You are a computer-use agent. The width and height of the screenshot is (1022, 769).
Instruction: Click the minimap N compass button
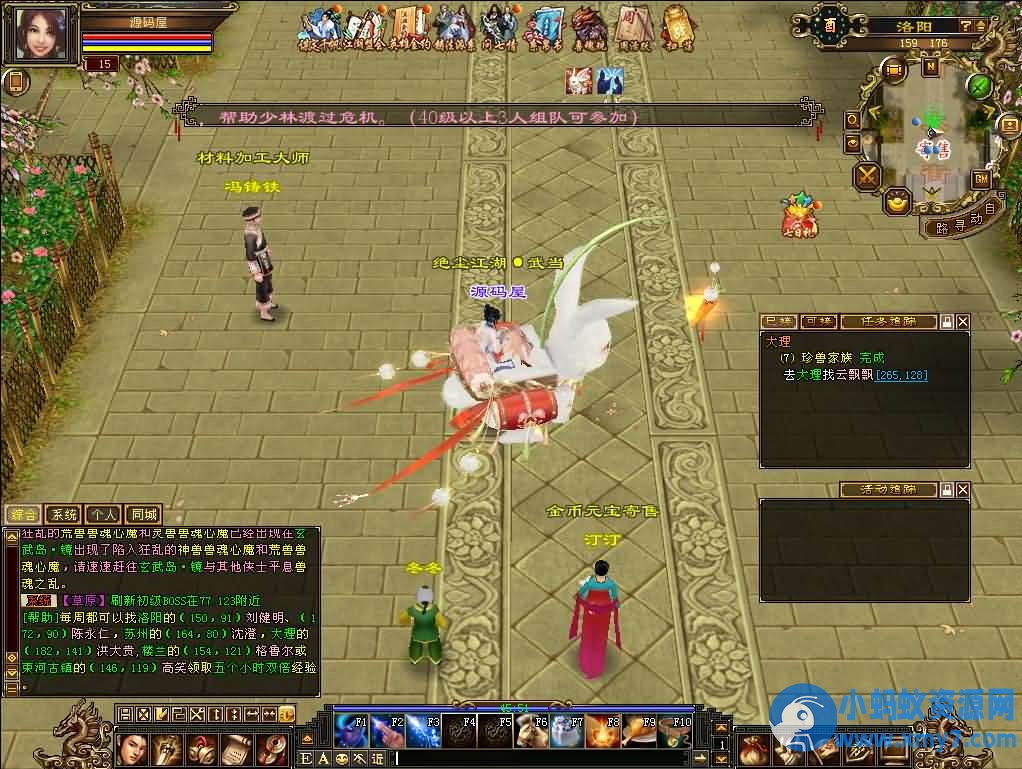[x=931, y=68]
